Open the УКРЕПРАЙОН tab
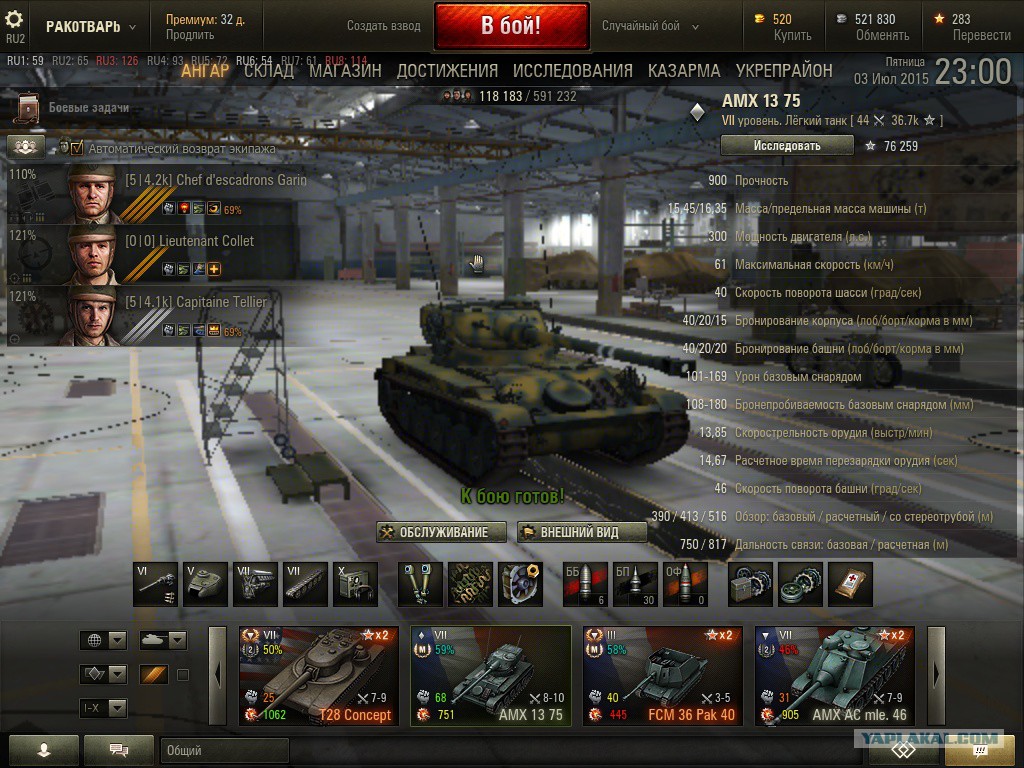 tap(784, 71)
